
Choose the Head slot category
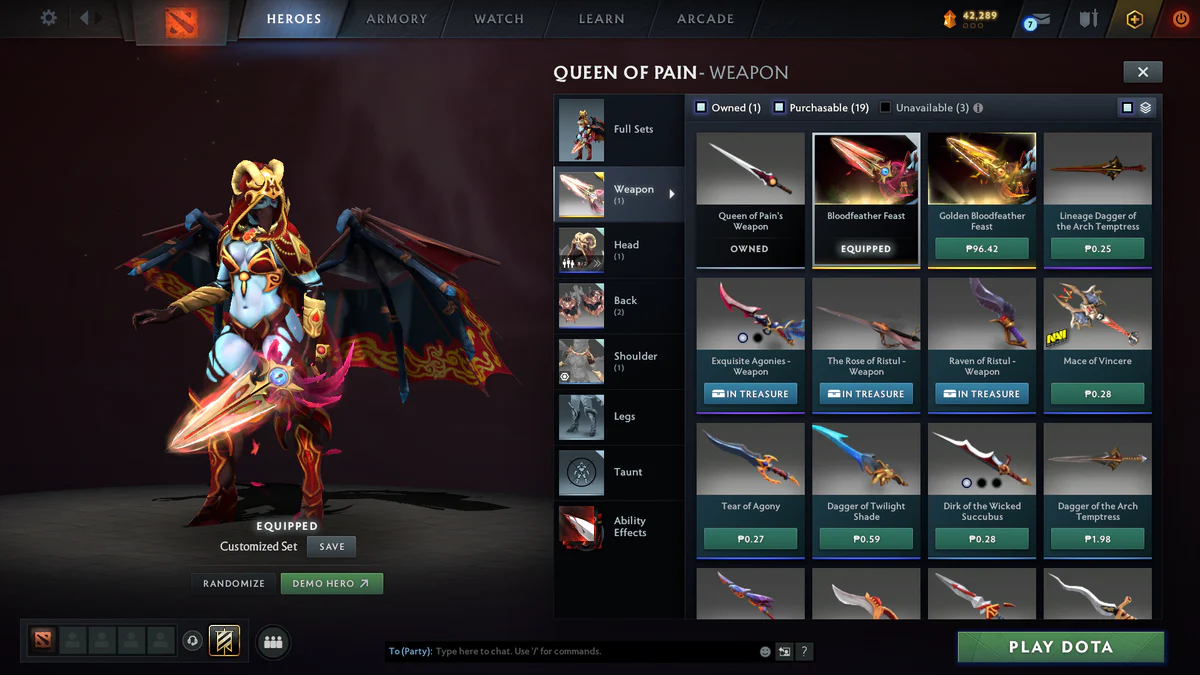618,250
